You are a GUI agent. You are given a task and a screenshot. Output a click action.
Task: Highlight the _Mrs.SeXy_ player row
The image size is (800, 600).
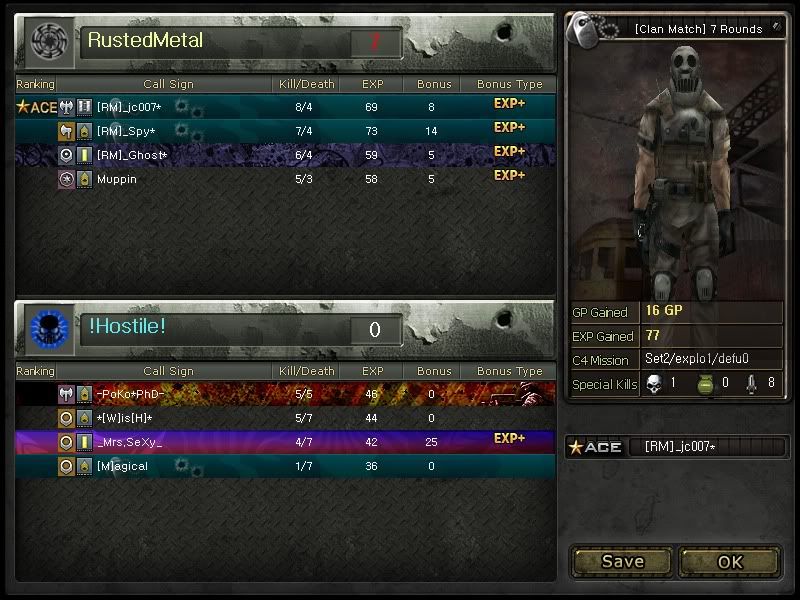click(x=286, y=442)
